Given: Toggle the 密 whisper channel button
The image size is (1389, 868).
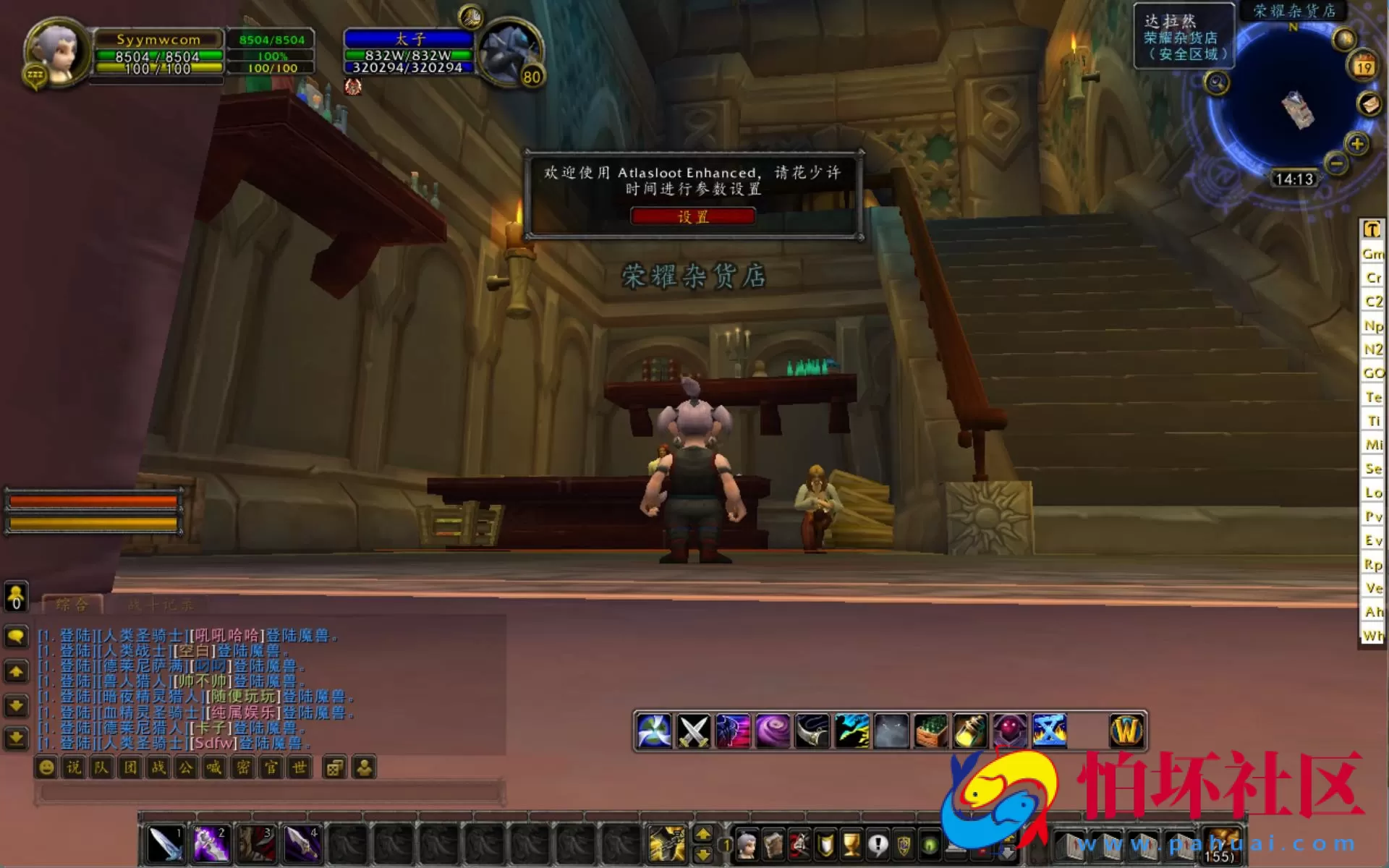Looking at the screenshot, I should tap(241, 769).
